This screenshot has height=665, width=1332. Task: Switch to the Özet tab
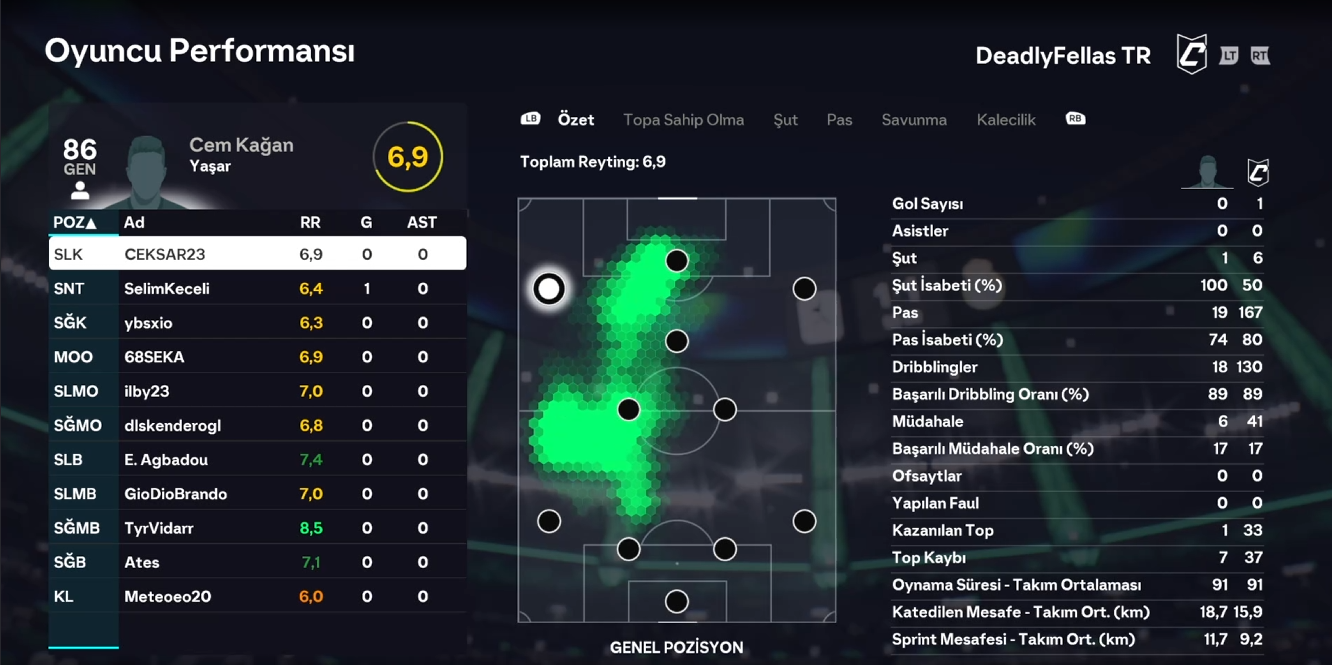[576, 120]
